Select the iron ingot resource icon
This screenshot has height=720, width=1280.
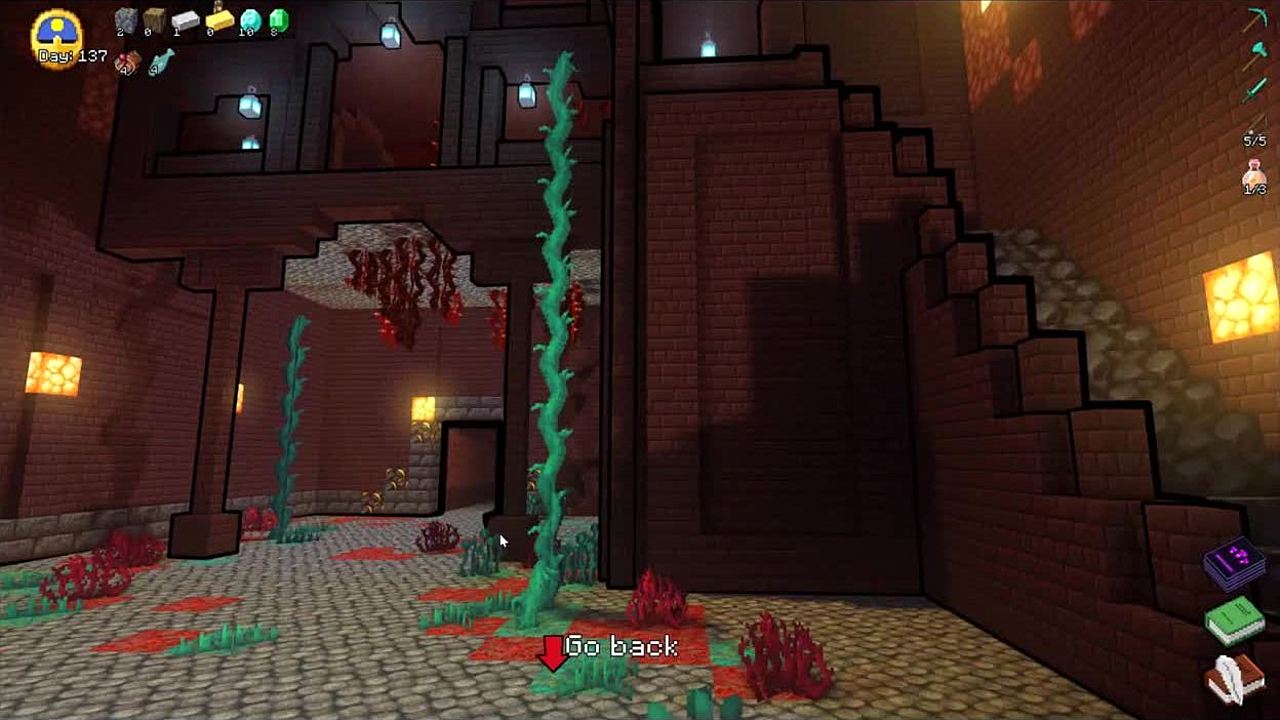[185, 20]
